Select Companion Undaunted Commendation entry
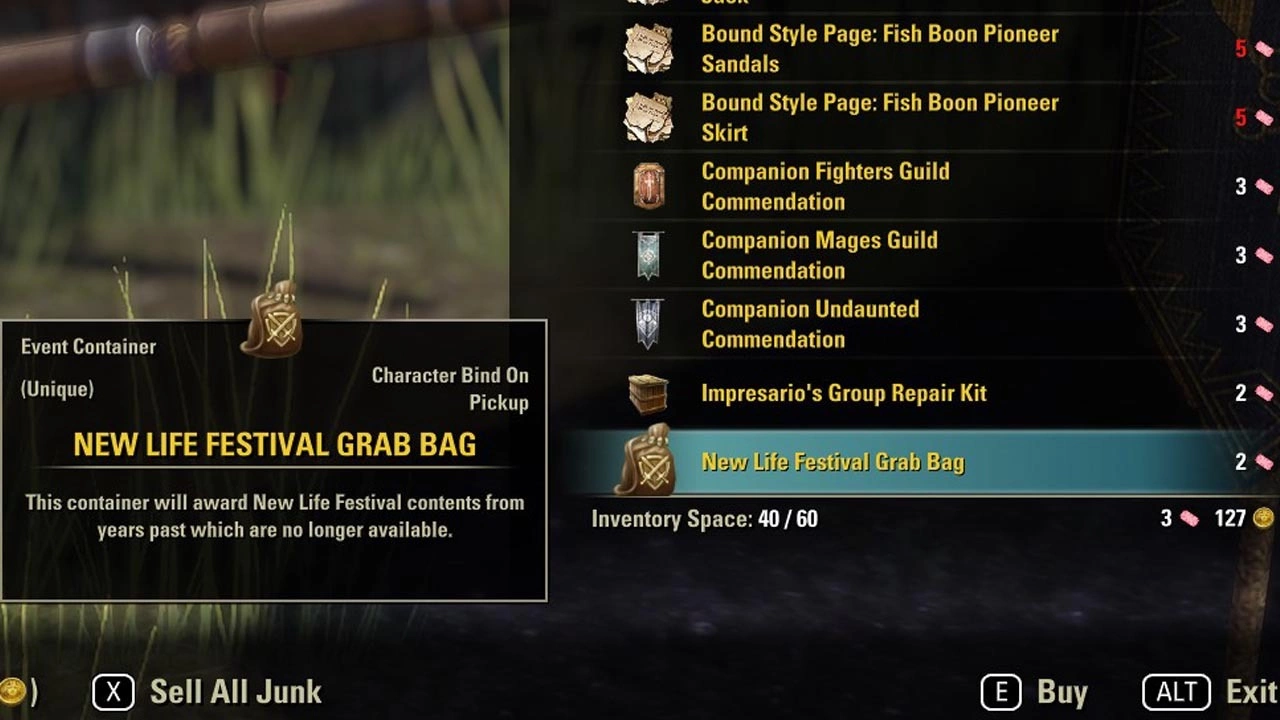Viewport: 1280px width, 720px height. click(x=810, y=324)
